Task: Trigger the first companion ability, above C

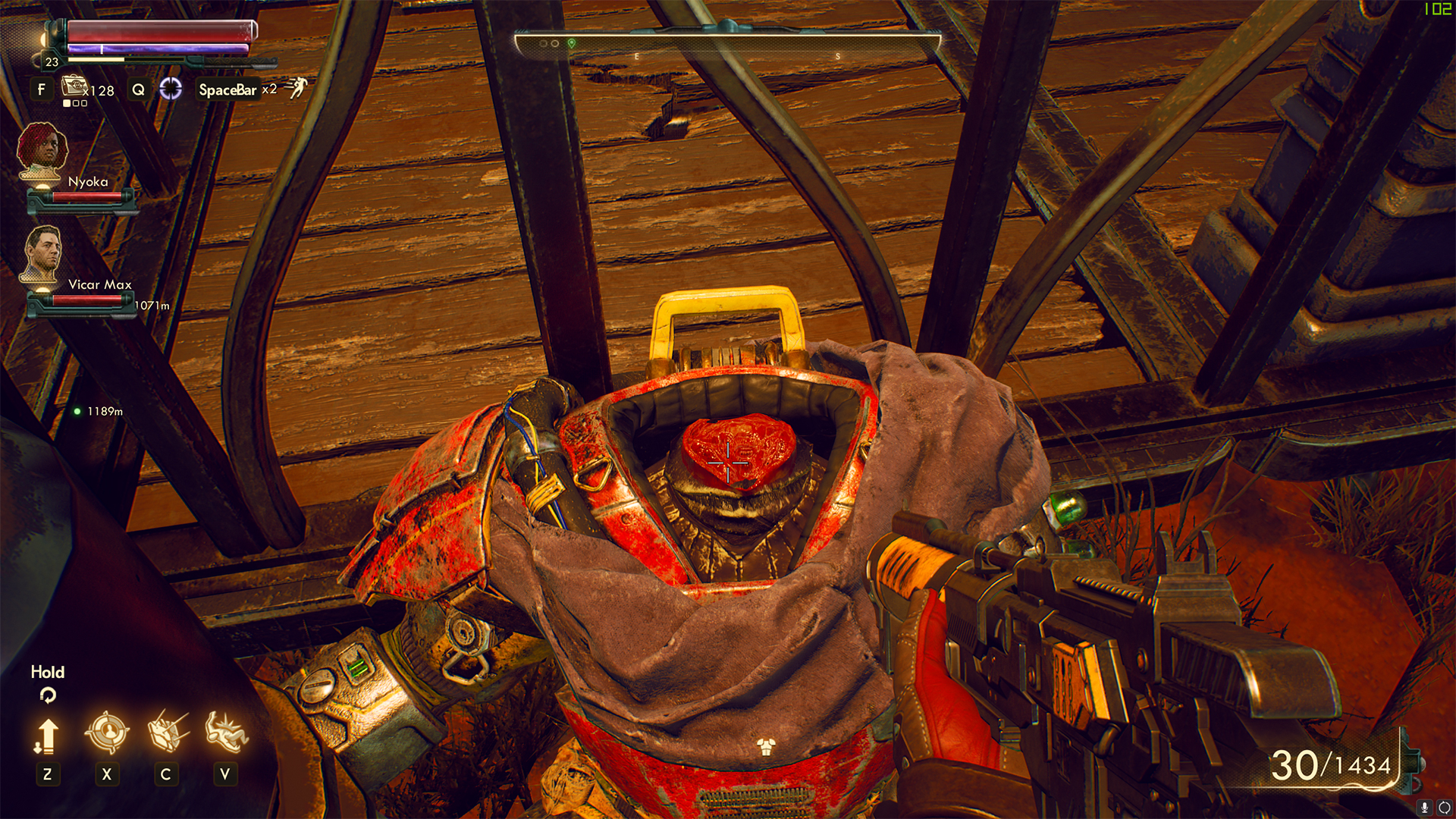Action: tap(166, 731)
